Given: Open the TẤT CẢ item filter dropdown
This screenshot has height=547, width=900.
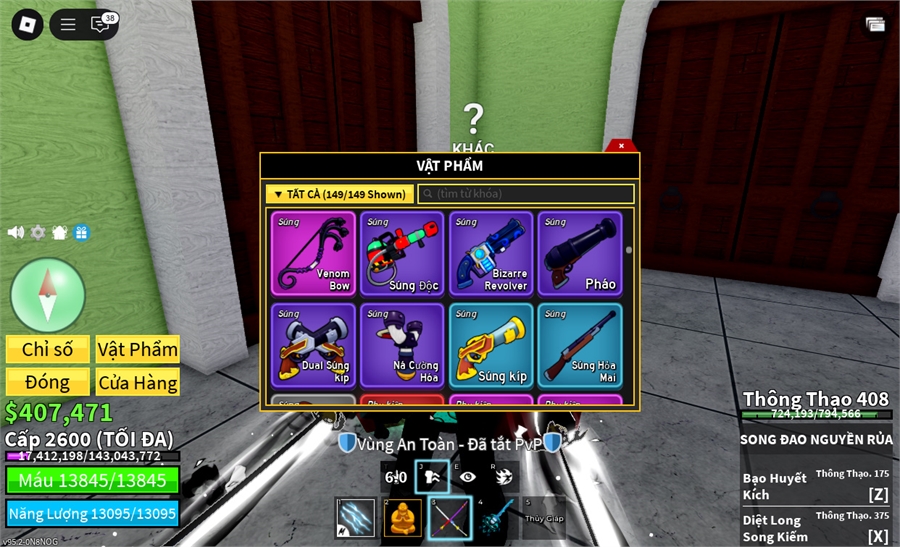Looking at the screenshot, I should point(338,194).
